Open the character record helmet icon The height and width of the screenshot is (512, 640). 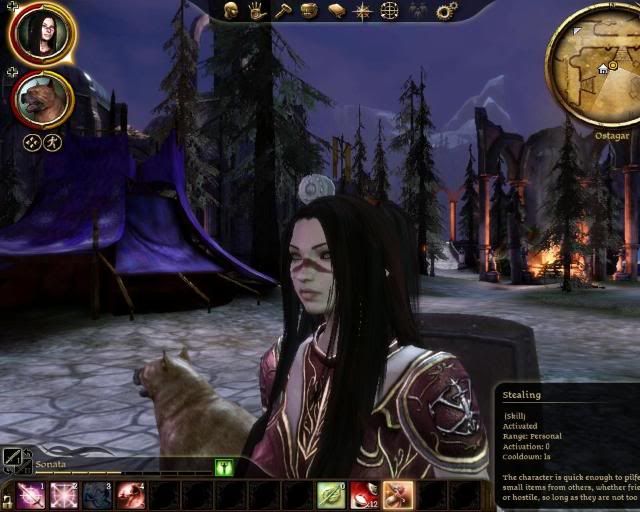coord(231,10)
